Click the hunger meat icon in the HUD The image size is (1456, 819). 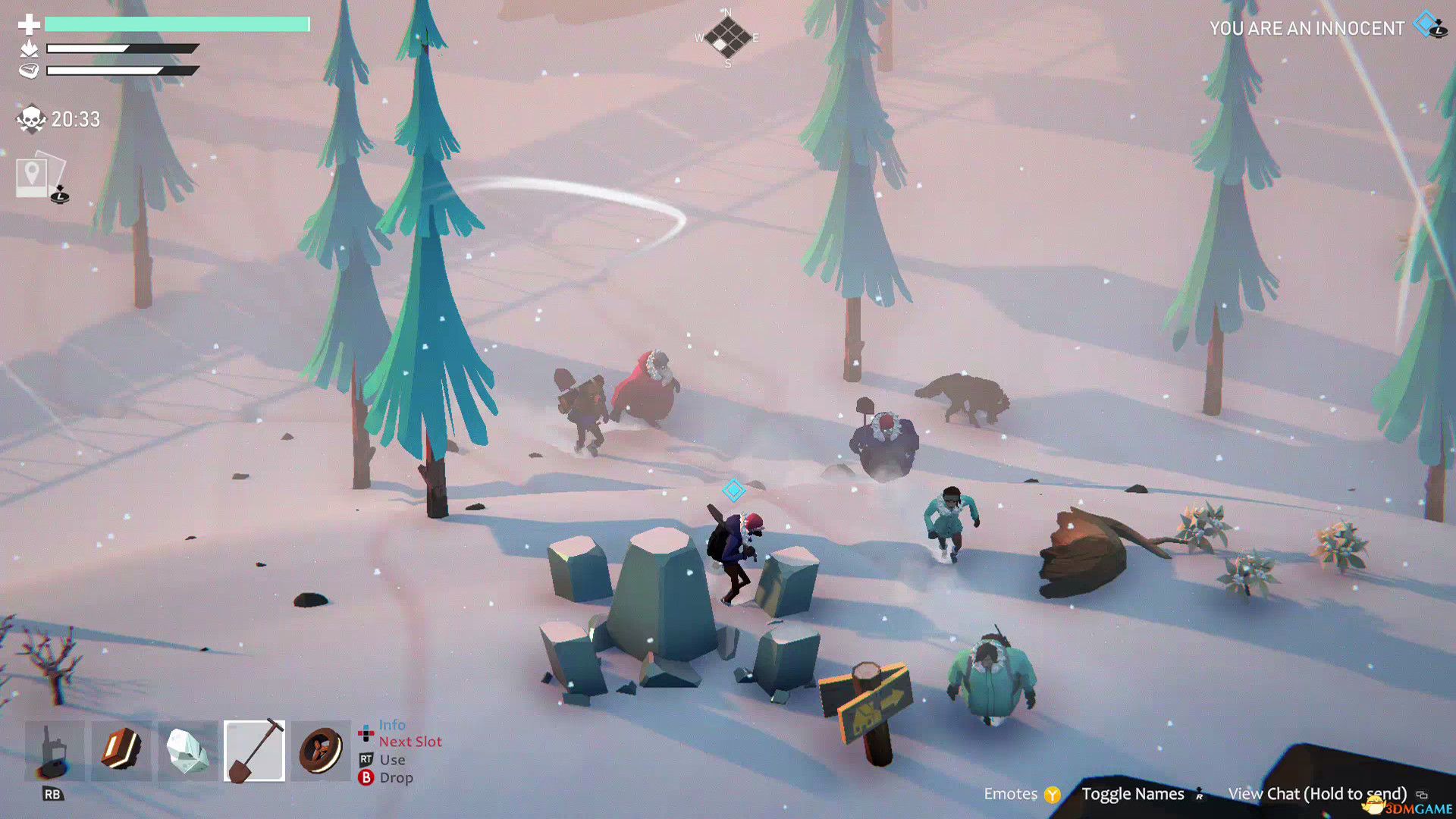[x=29, y=71]
